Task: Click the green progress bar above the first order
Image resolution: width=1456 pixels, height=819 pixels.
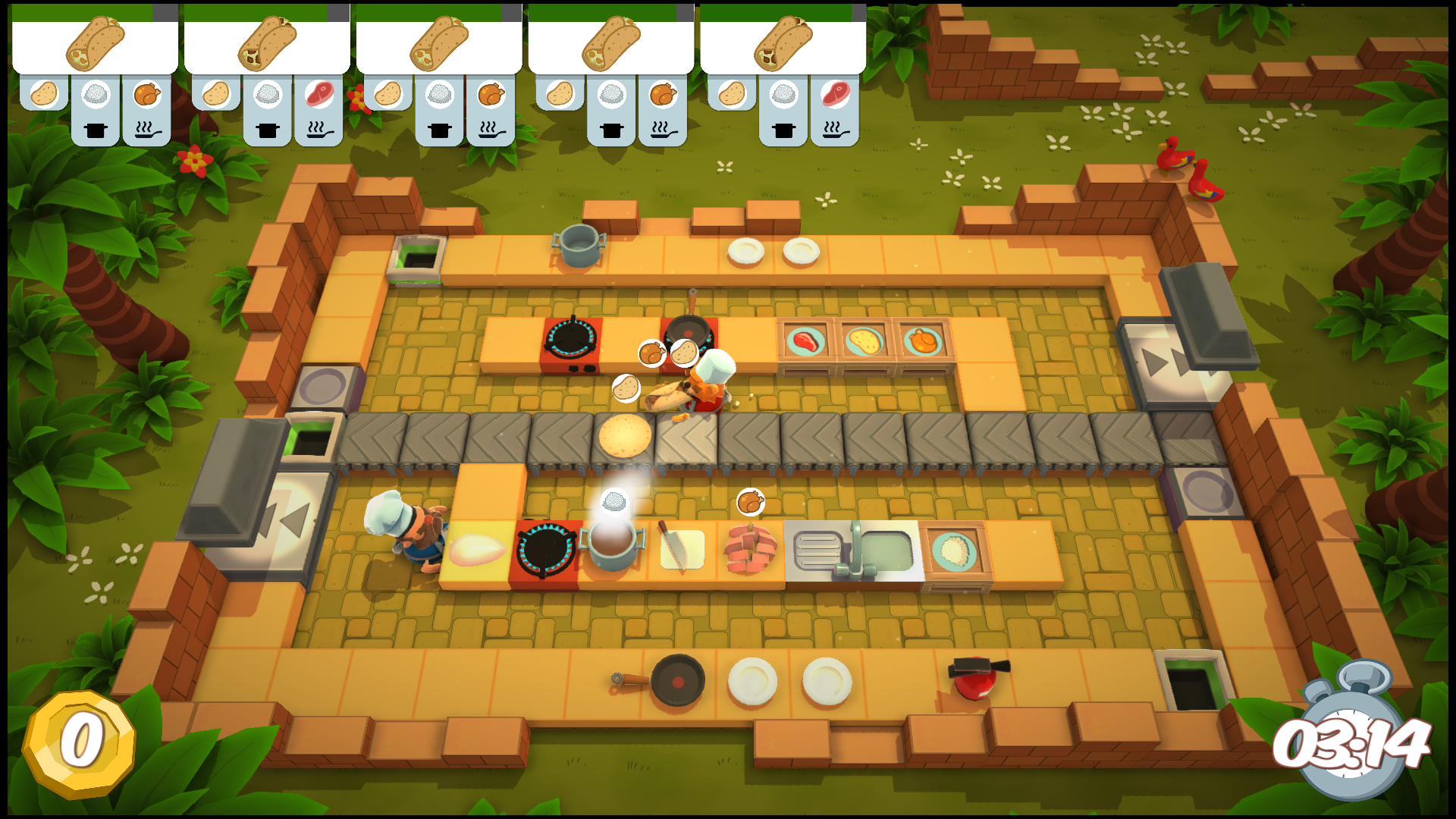Action: click(83, 11)
